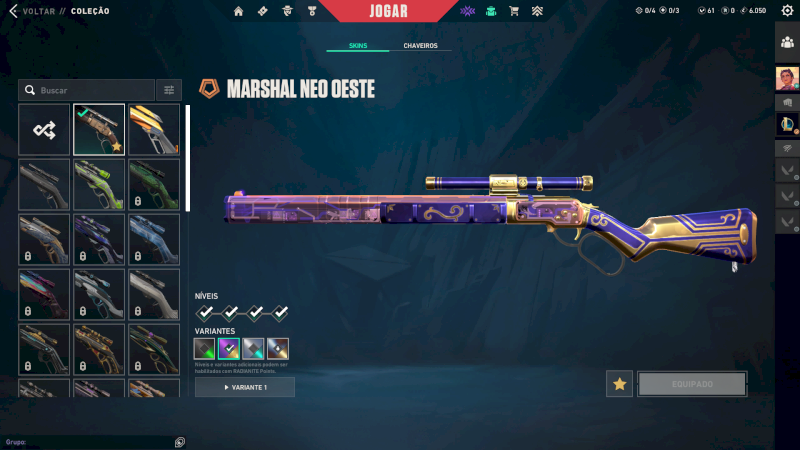Open the home icon in top navigation
Viewport: 800px width, 450px height.
click(238, 11)
